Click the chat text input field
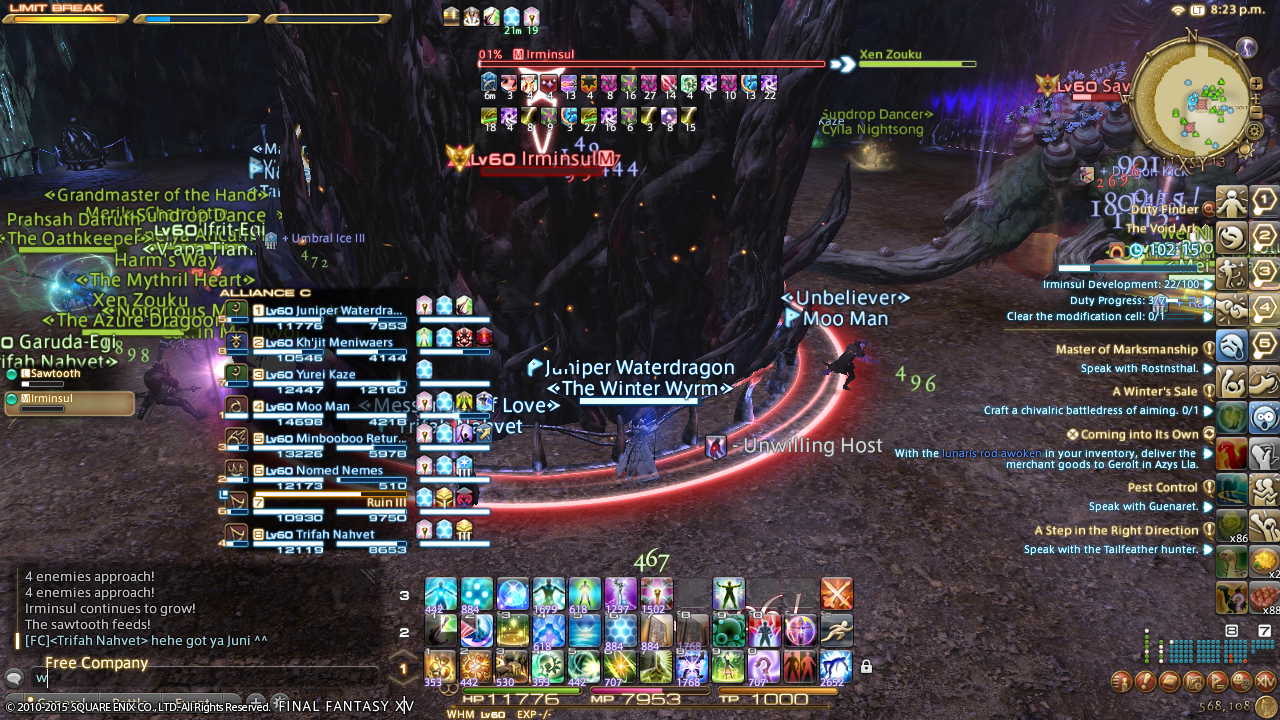Viewport: 1280px width, 720px height. [x=200, y=679]
